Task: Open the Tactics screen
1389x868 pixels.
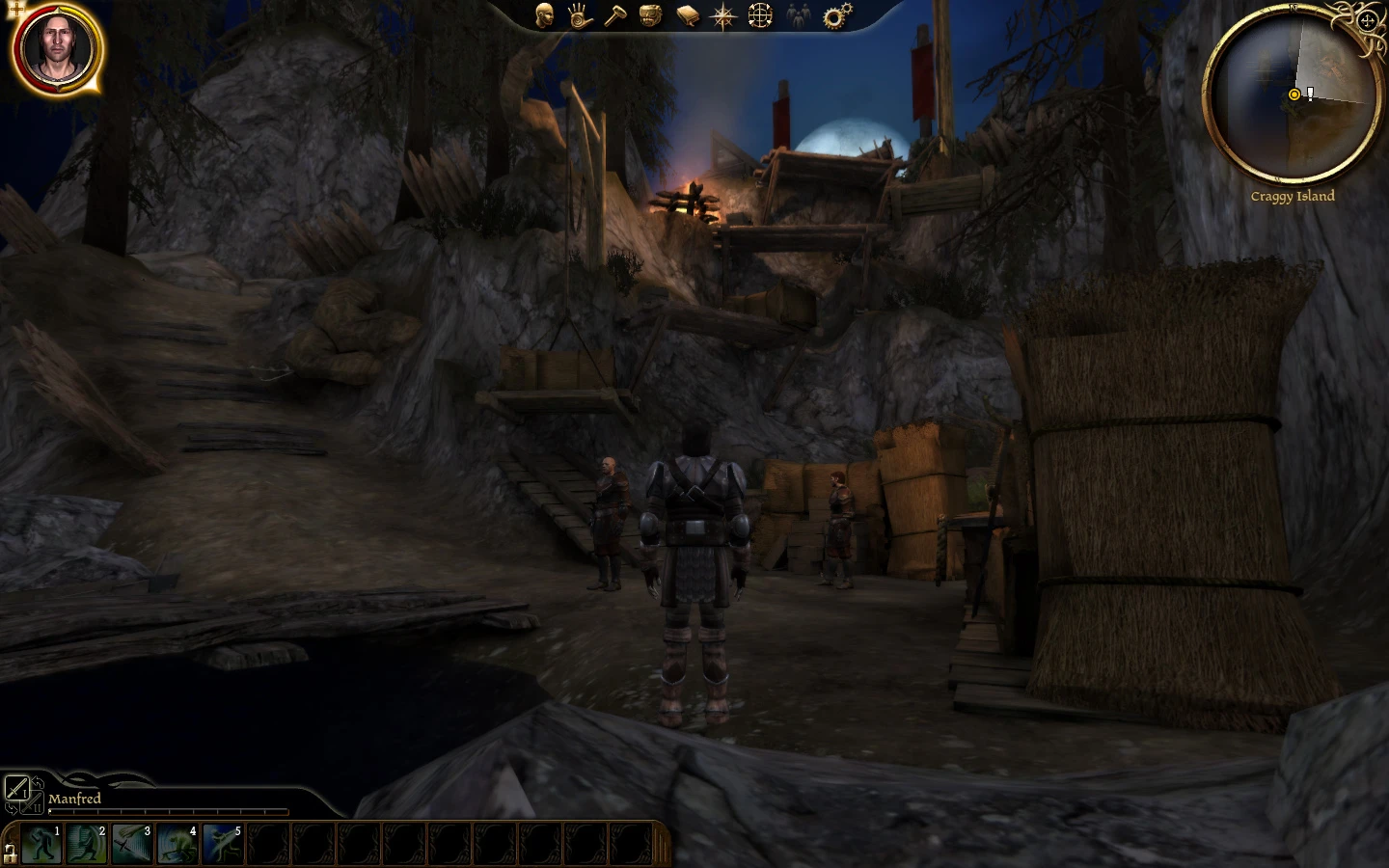Action: (x=614, y=14)
